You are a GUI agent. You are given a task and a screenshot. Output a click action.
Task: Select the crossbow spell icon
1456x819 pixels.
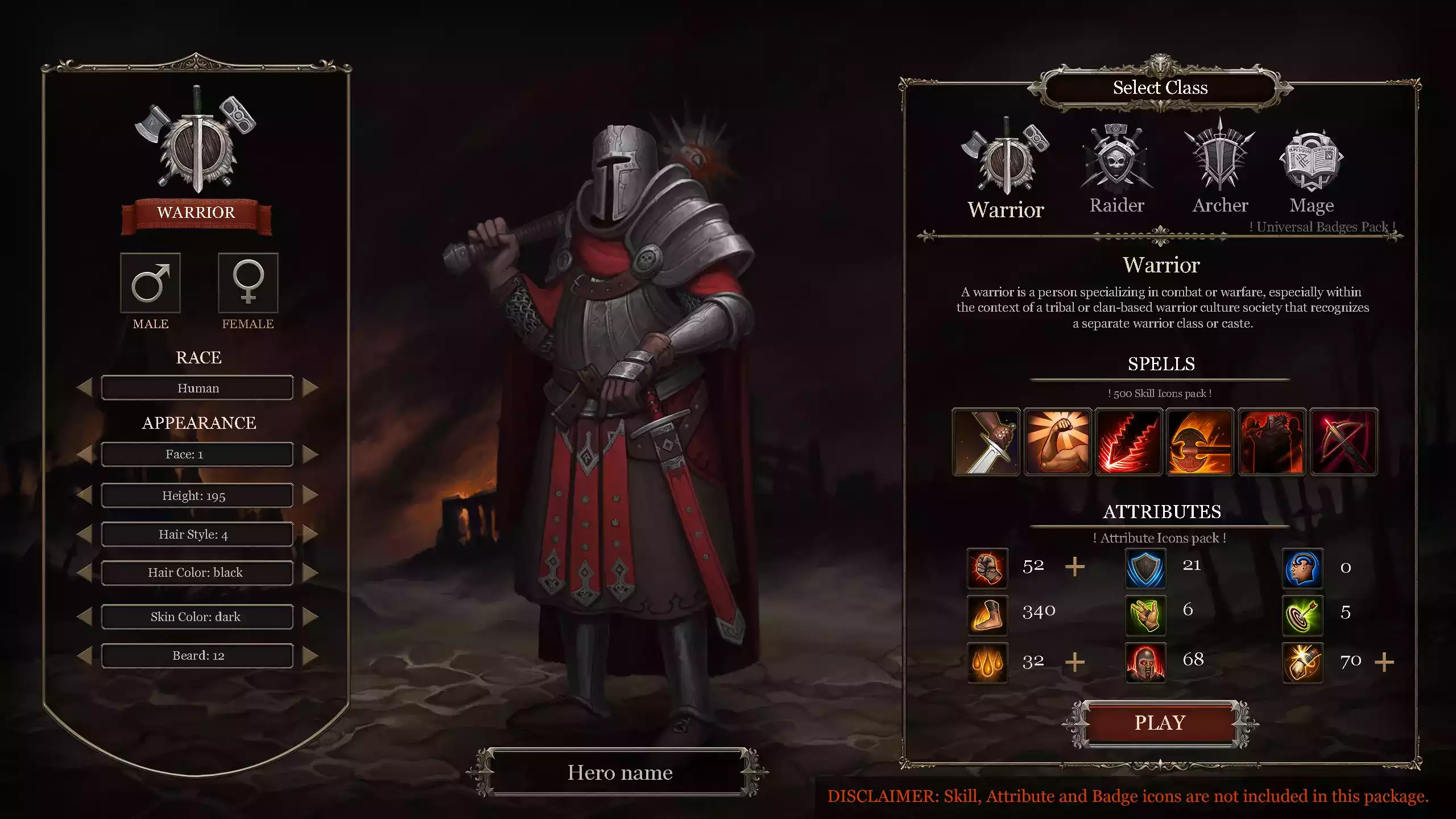coord(1343,442)
